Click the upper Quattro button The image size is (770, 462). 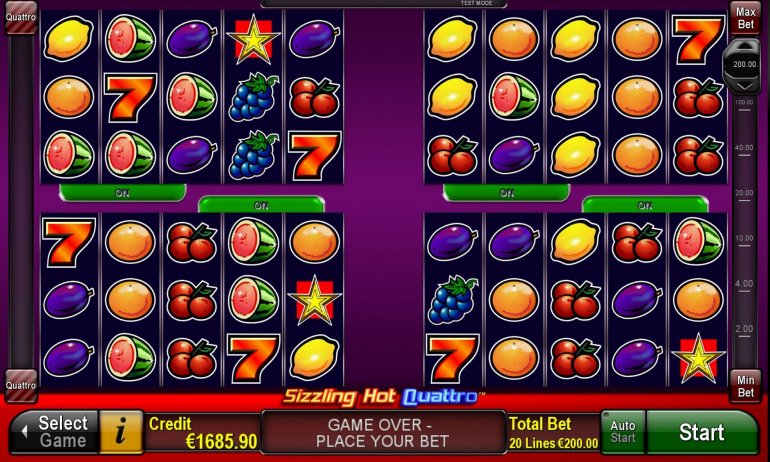21,17
